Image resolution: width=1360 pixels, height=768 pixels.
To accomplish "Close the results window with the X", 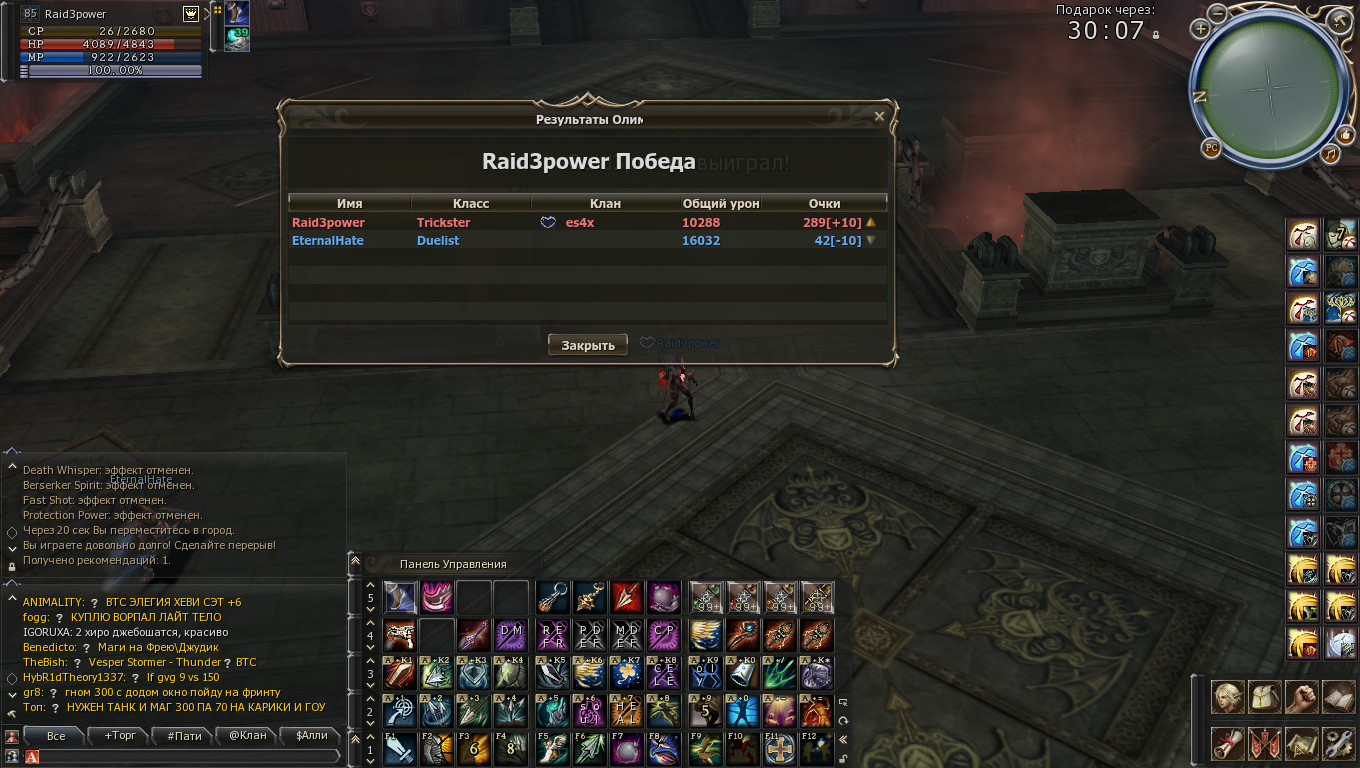I will click(879, 116).
